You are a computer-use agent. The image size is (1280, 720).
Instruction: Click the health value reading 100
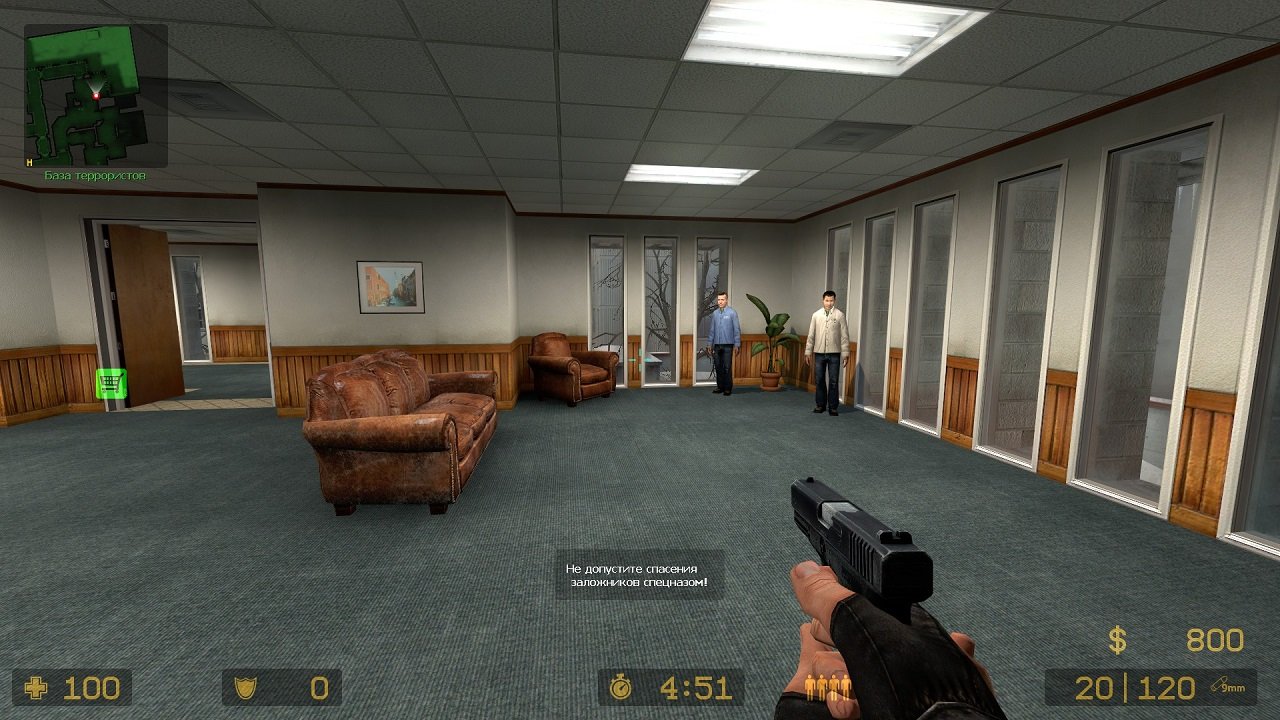click(91, 688)
